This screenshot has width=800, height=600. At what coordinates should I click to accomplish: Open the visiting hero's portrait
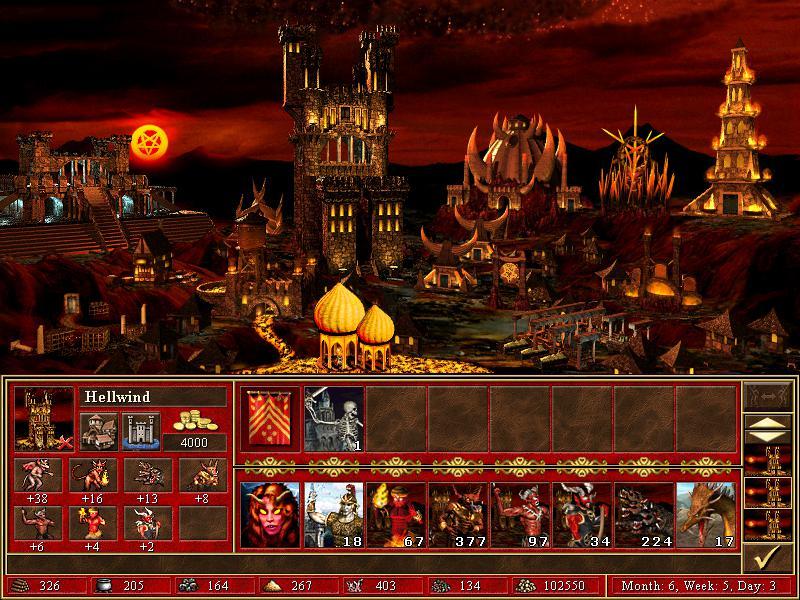coord(271,515)
